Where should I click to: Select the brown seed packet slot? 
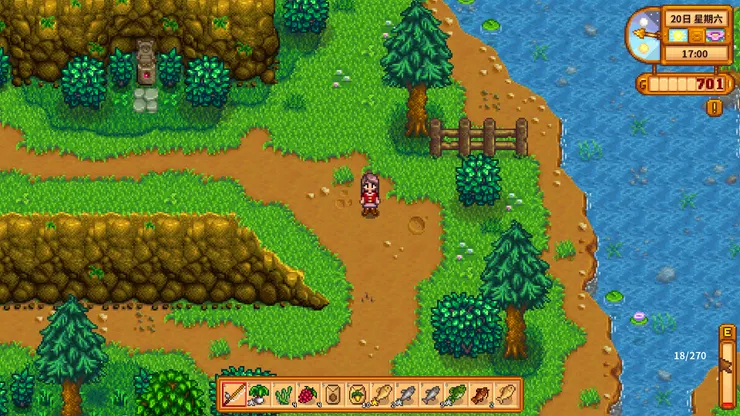332,394
